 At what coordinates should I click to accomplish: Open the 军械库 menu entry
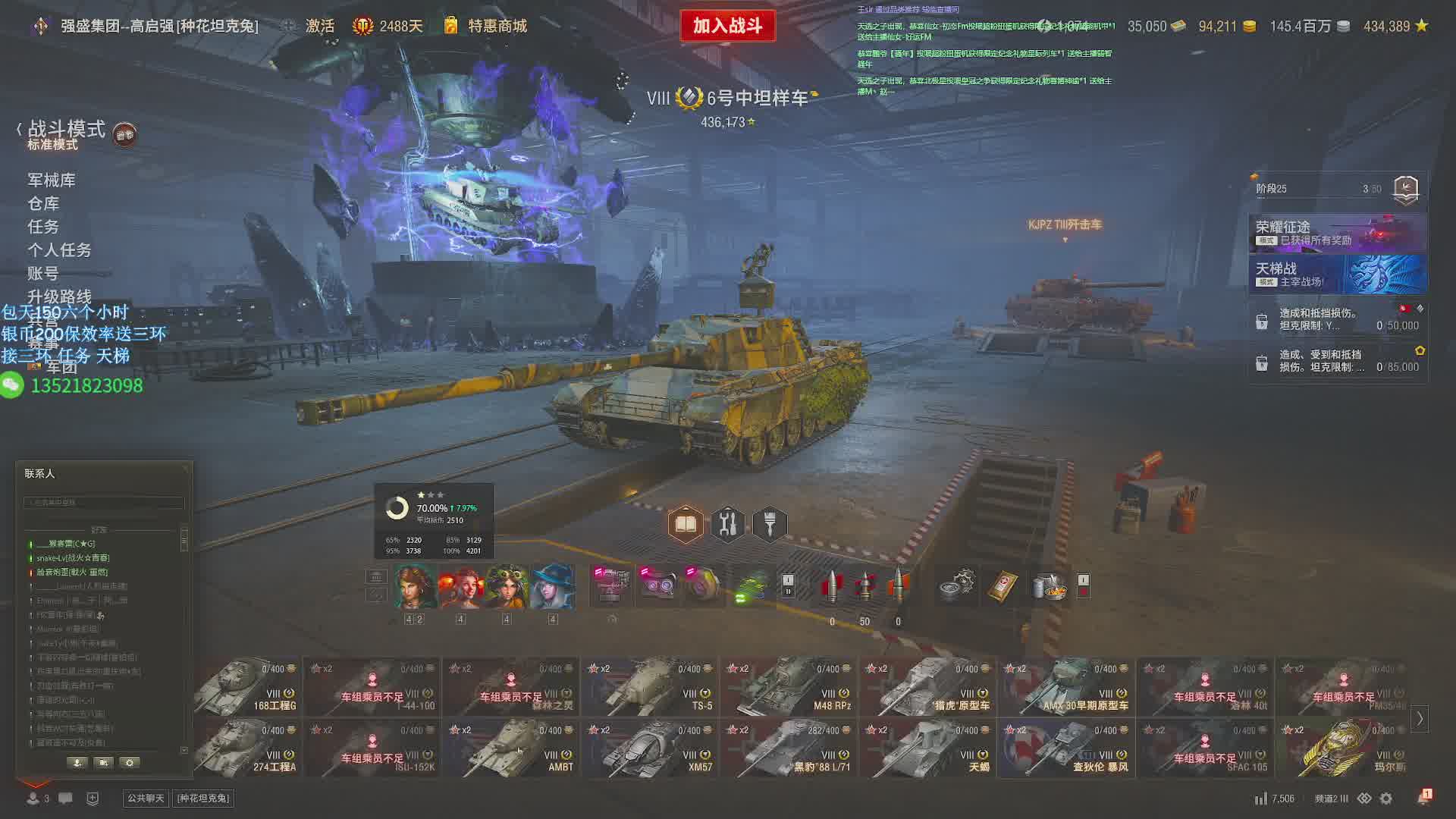click(52, 180)
